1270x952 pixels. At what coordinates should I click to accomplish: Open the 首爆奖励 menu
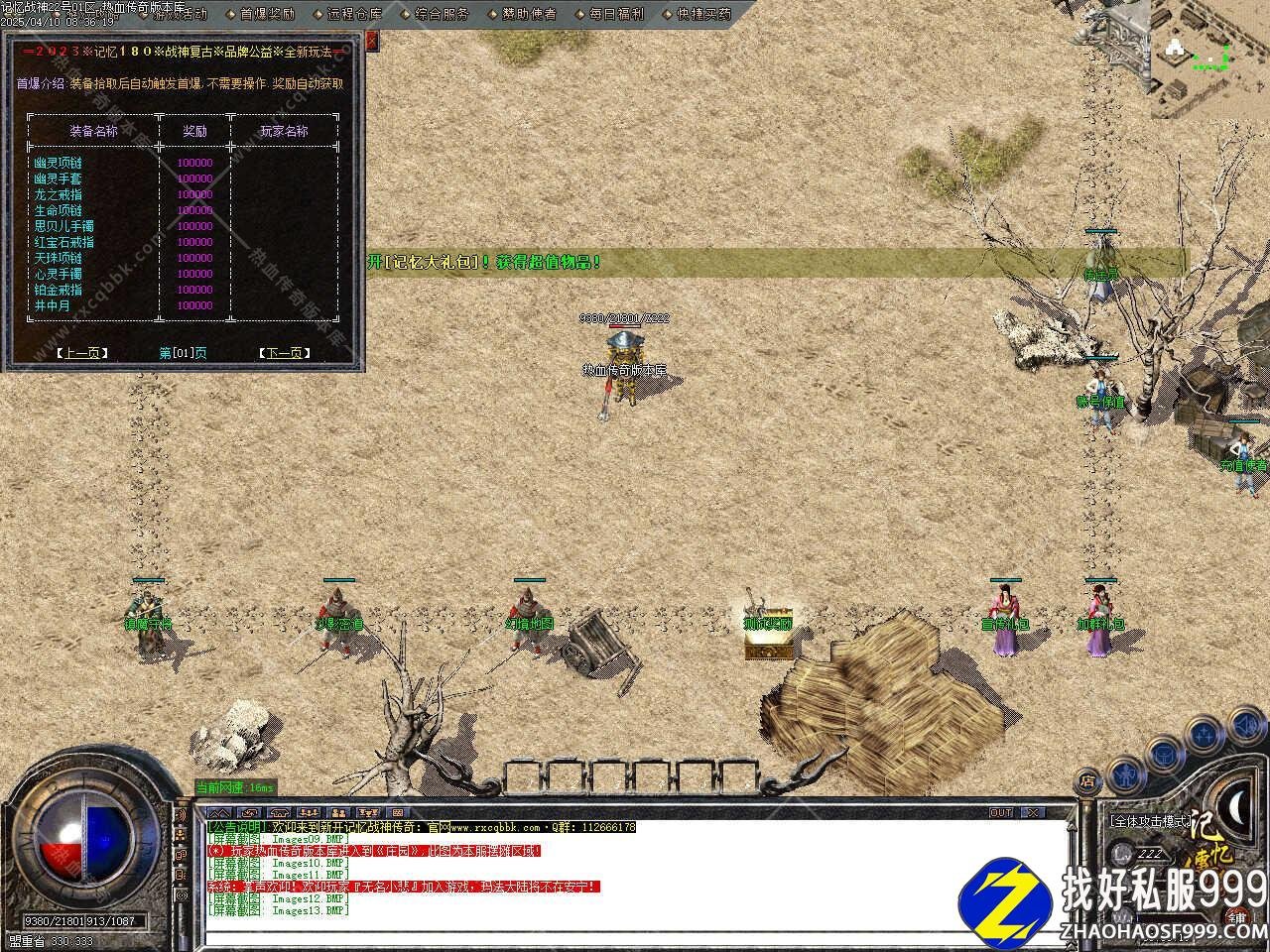pos(267,15)
